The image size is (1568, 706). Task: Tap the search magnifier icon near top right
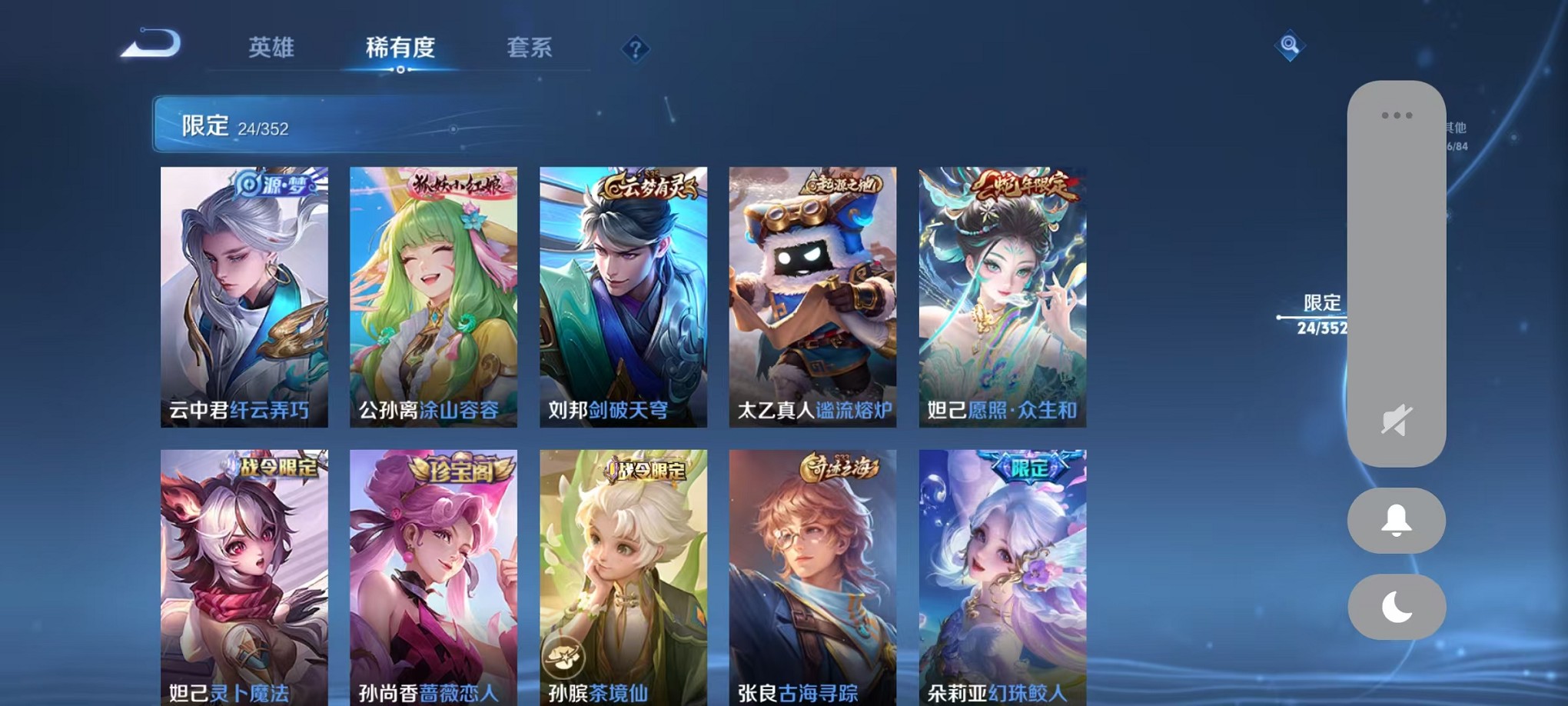(x=1291, y=46)
